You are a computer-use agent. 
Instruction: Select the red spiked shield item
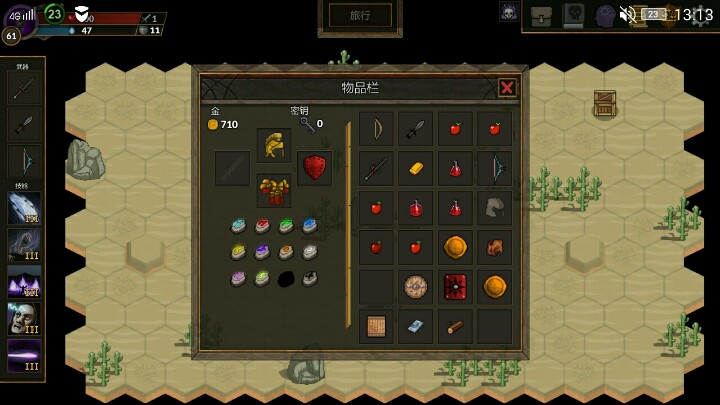pos(455,287)
